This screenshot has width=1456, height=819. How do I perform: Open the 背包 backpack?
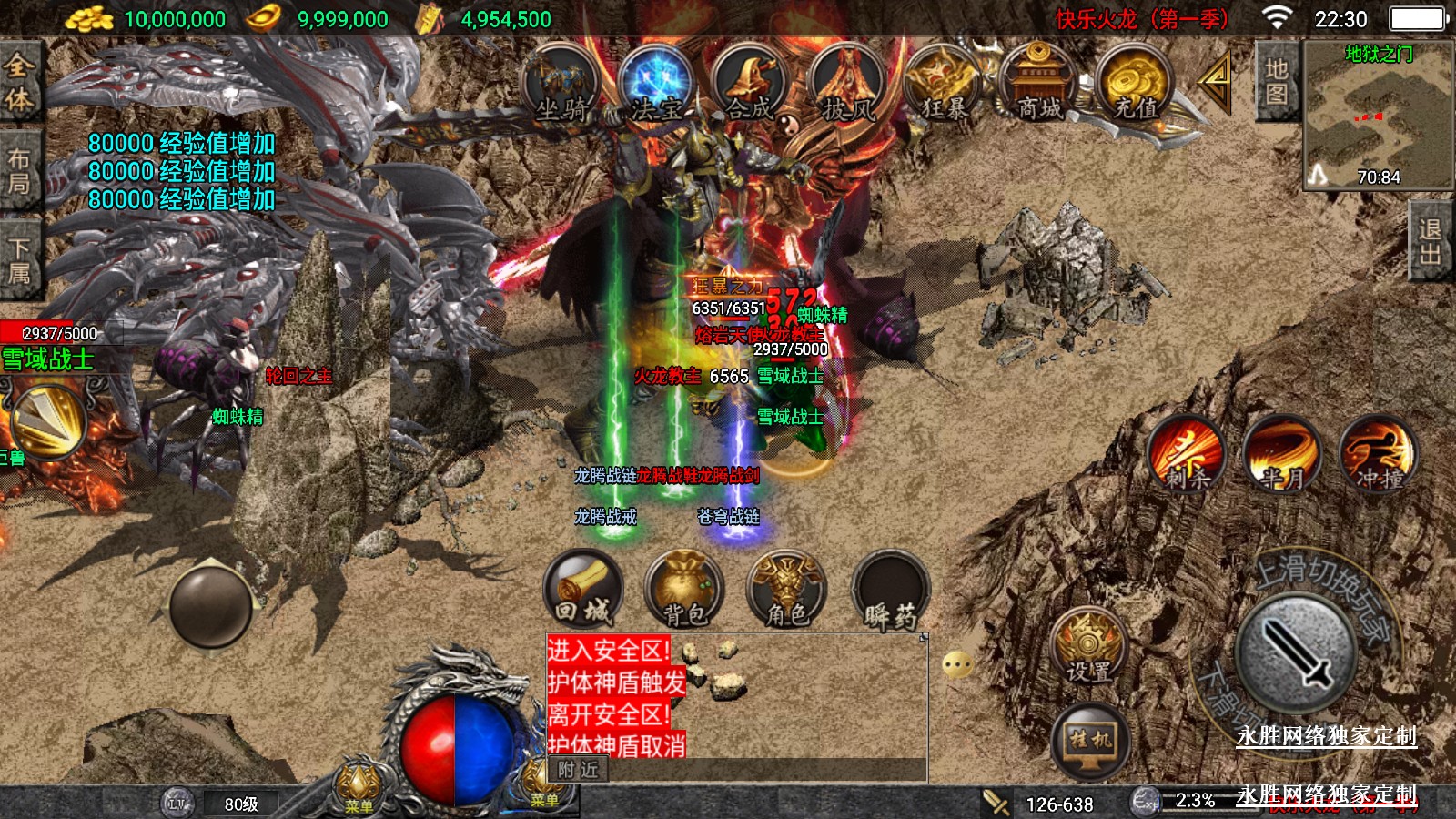click(684, 590)
